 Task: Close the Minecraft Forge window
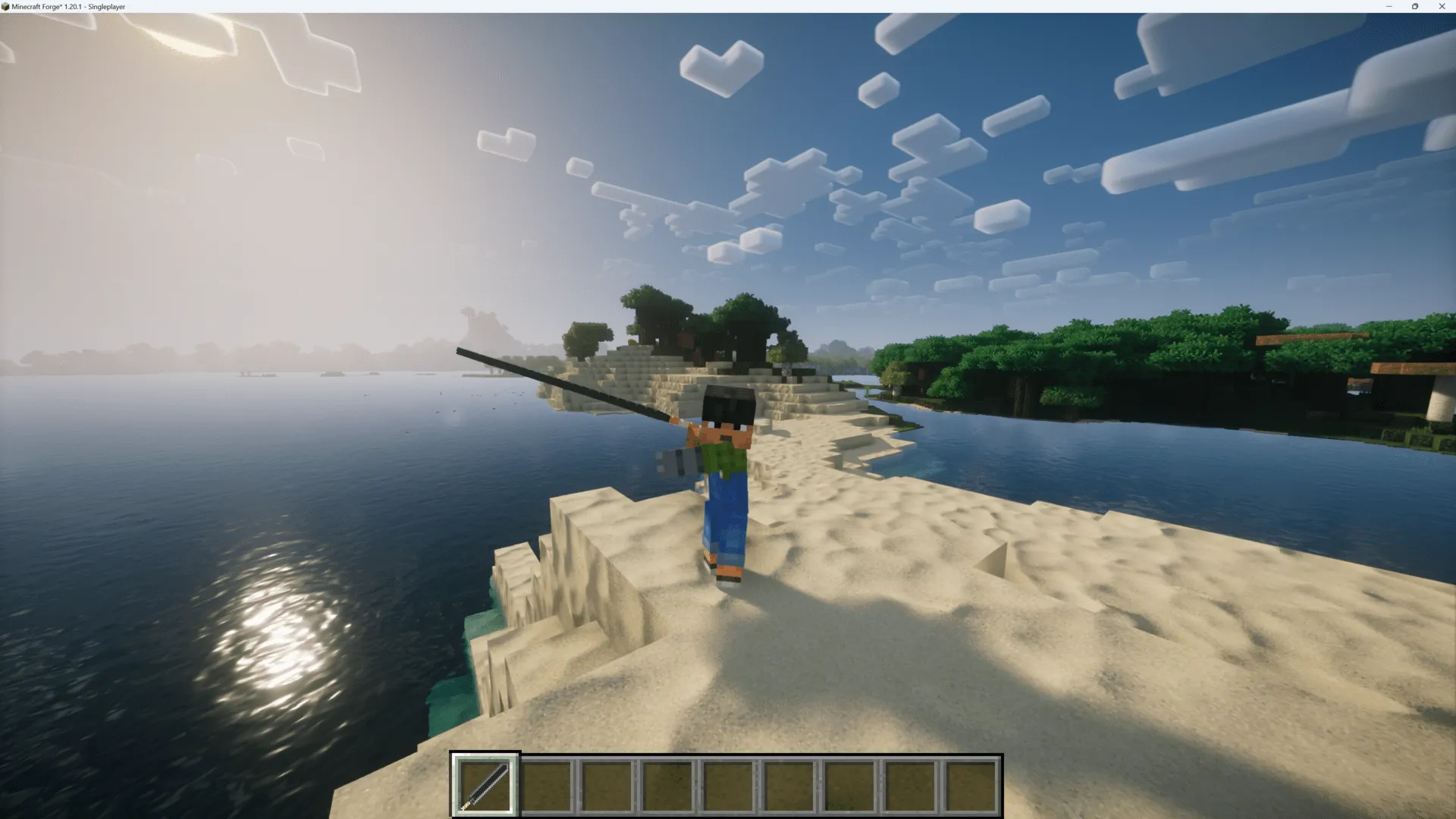(x=1442, y=6)
